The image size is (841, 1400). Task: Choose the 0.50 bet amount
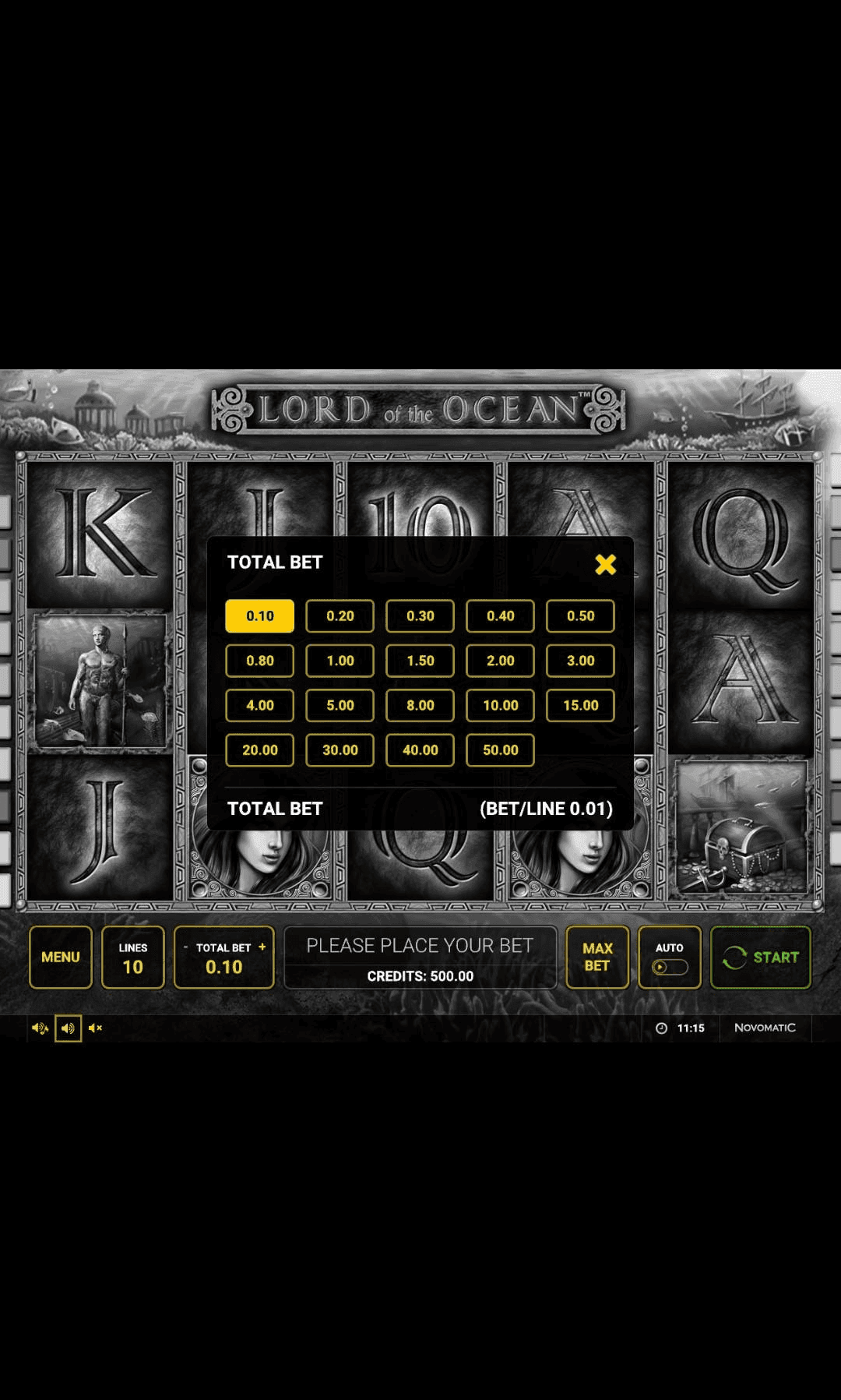(x=580, y=616)
